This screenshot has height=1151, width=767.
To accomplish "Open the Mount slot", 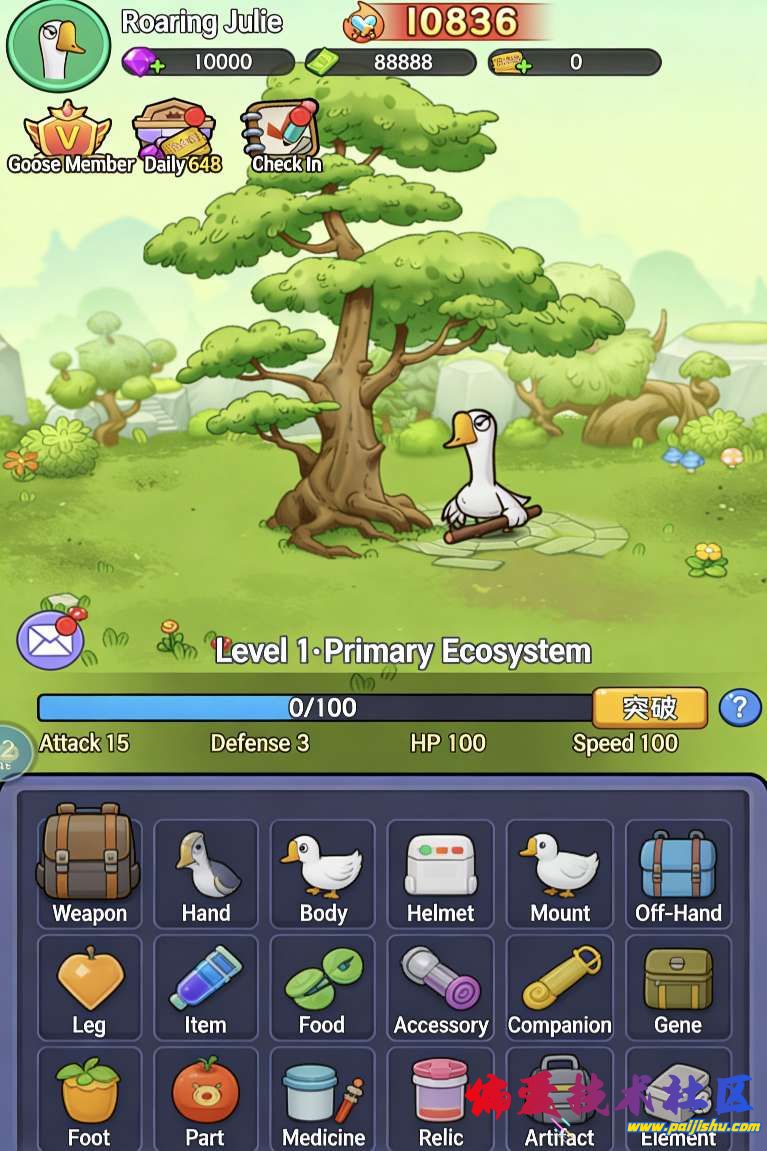I will pyautogui.click(x=559, y=872).
